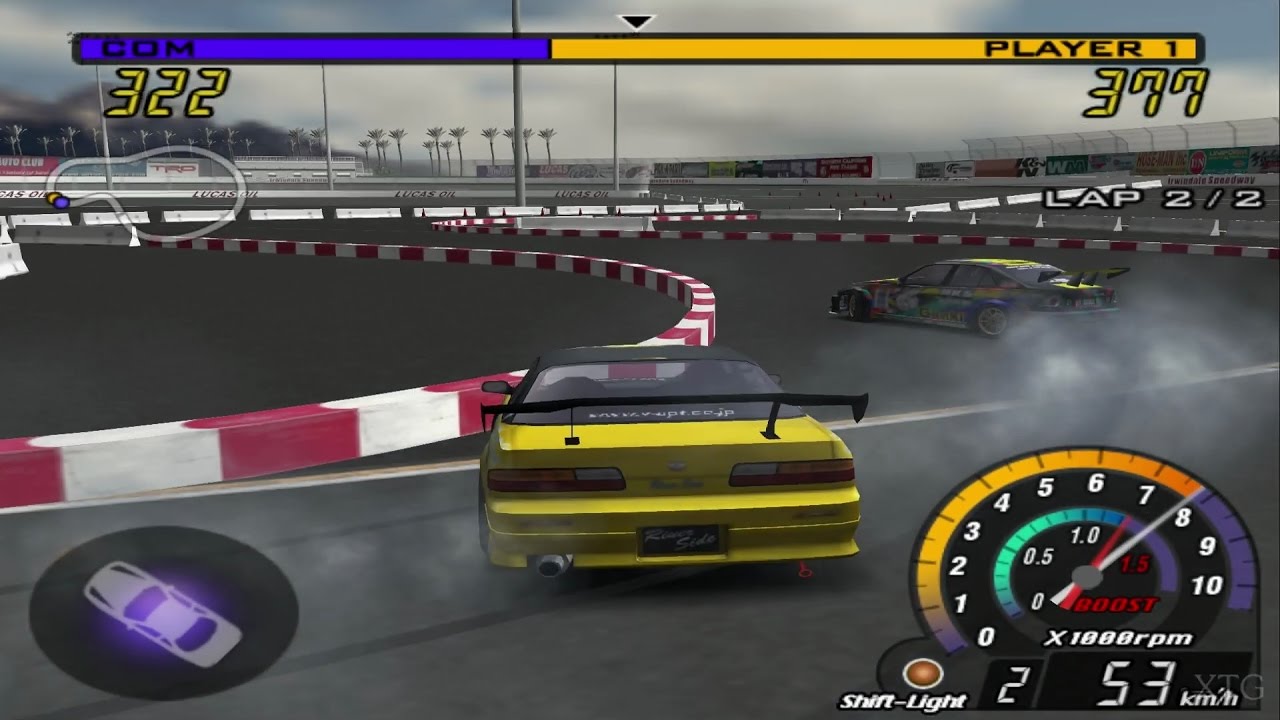Click the Shift-Light lamp
The width and height of the screenshot is (1280, 720).
(x=919, y=673)
